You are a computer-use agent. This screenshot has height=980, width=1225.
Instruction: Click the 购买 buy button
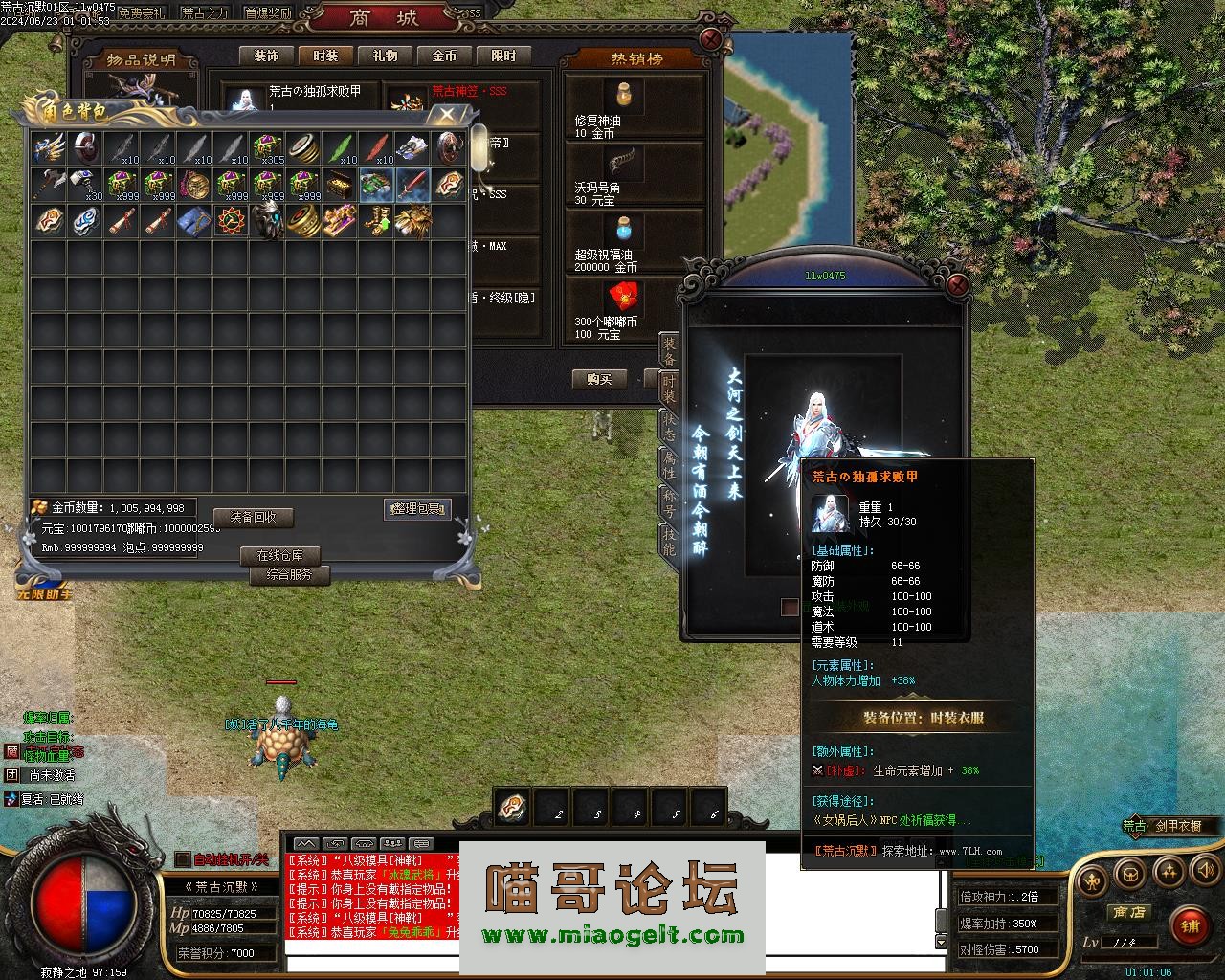coord(599,379)
